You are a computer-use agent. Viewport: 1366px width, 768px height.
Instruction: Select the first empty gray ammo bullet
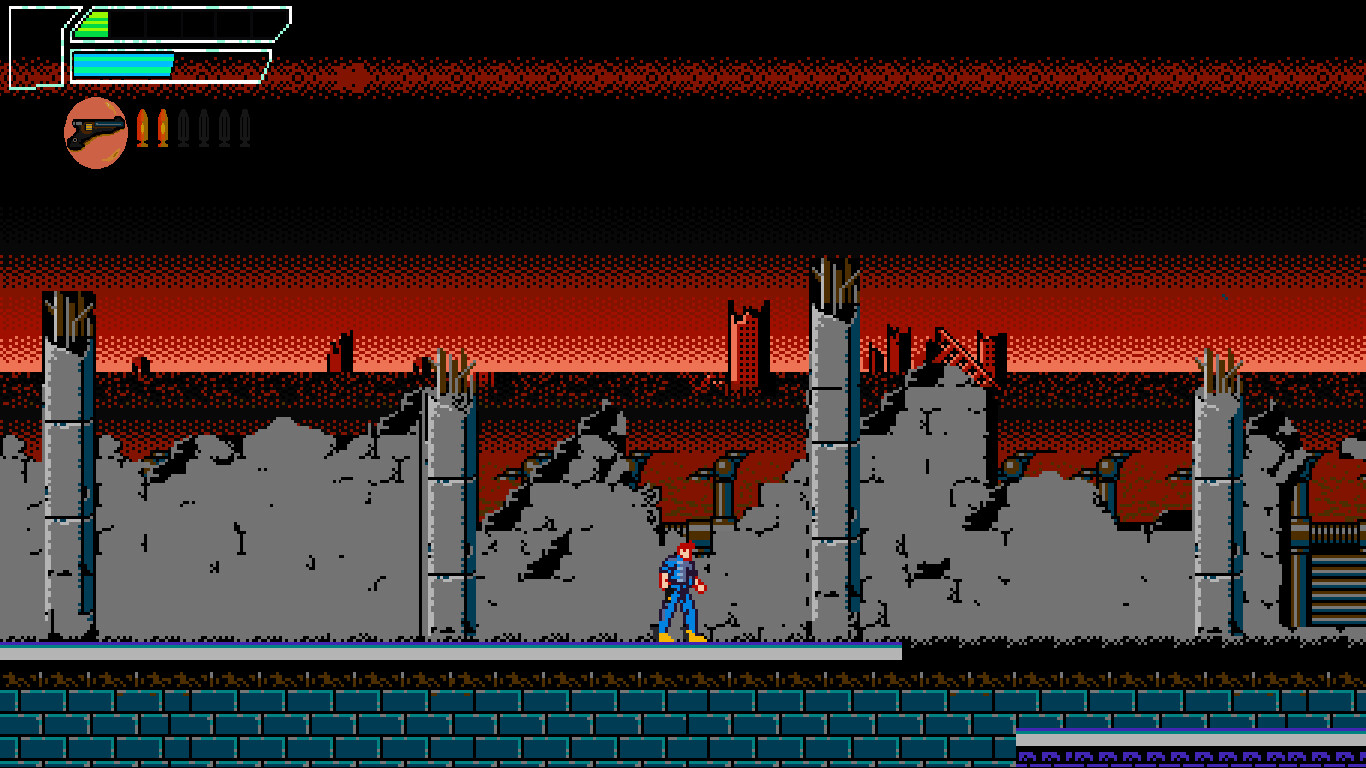(x=184, y=127)
